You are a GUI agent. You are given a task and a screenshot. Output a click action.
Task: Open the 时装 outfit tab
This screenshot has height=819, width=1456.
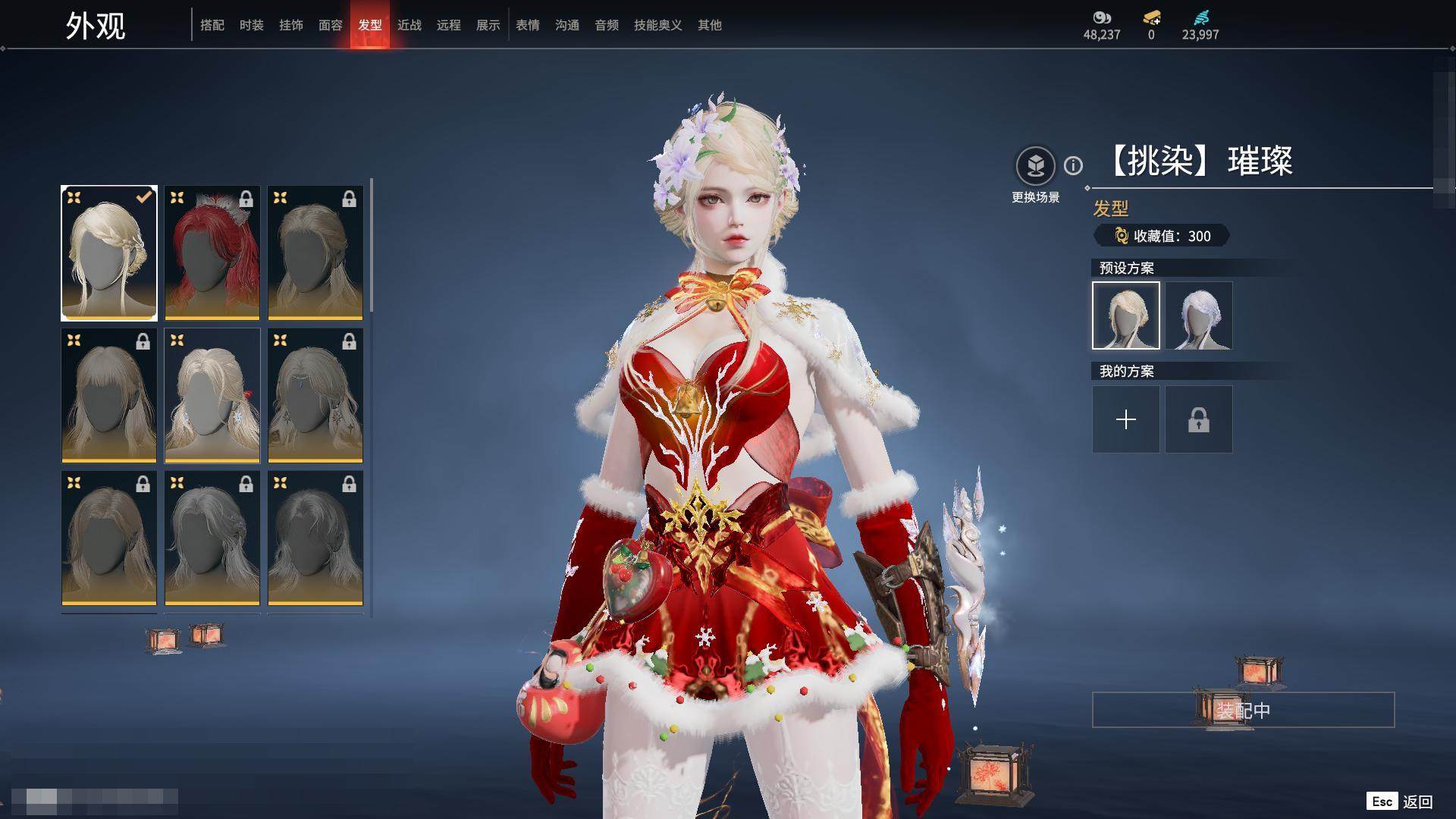pyautogui.click(x=251, y=25)
